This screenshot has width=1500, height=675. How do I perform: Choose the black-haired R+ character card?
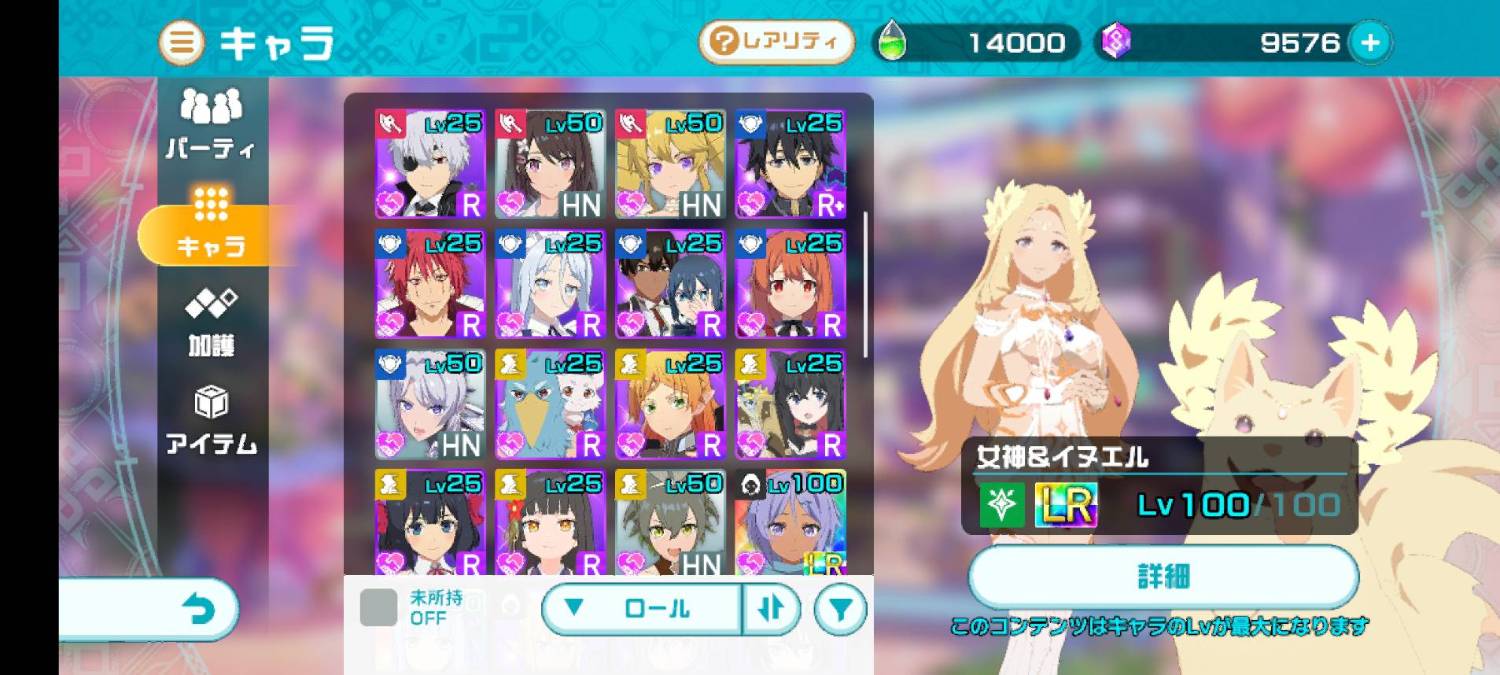click(x=790, y=164)
